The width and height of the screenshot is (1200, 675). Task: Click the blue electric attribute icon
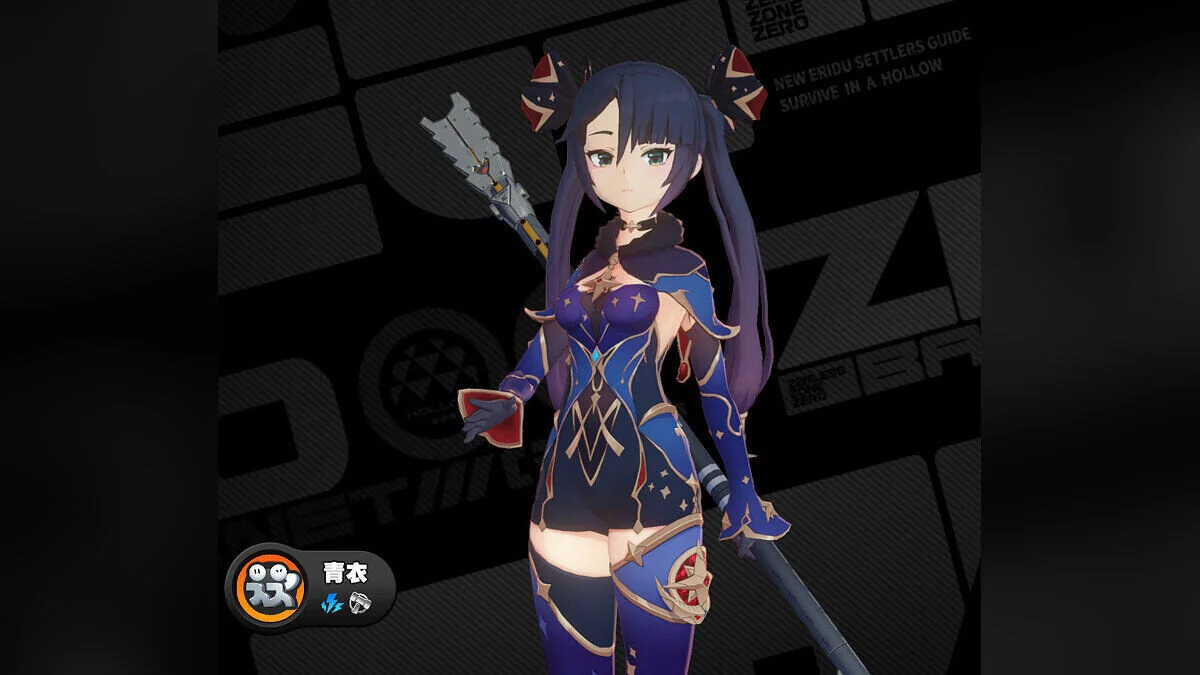[x=332, y=603]
